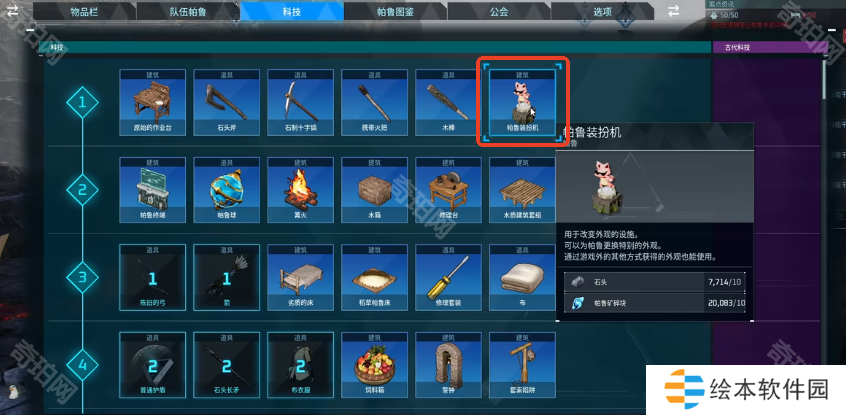Choose the 木箱 wooden chest technology
846x415 pixels.
(x=375, y=190)
